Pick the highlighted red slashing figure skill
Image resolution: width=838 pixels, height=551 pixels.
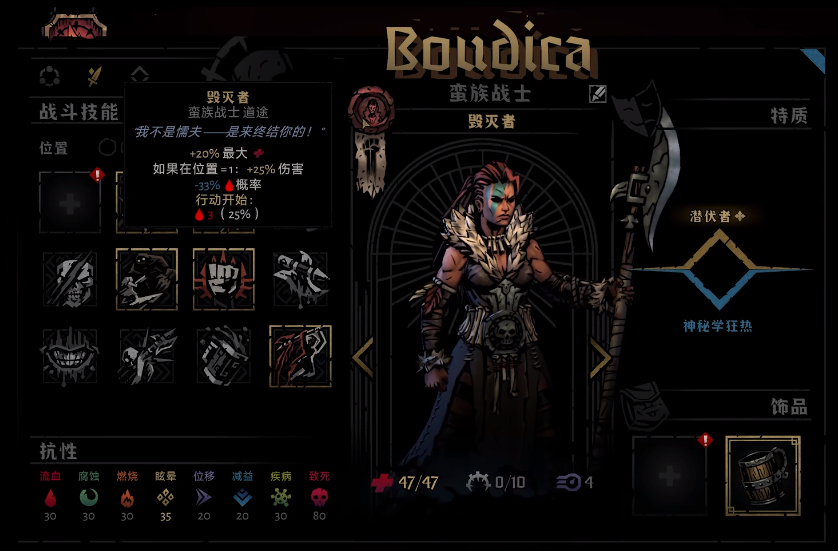click(300, 355)
